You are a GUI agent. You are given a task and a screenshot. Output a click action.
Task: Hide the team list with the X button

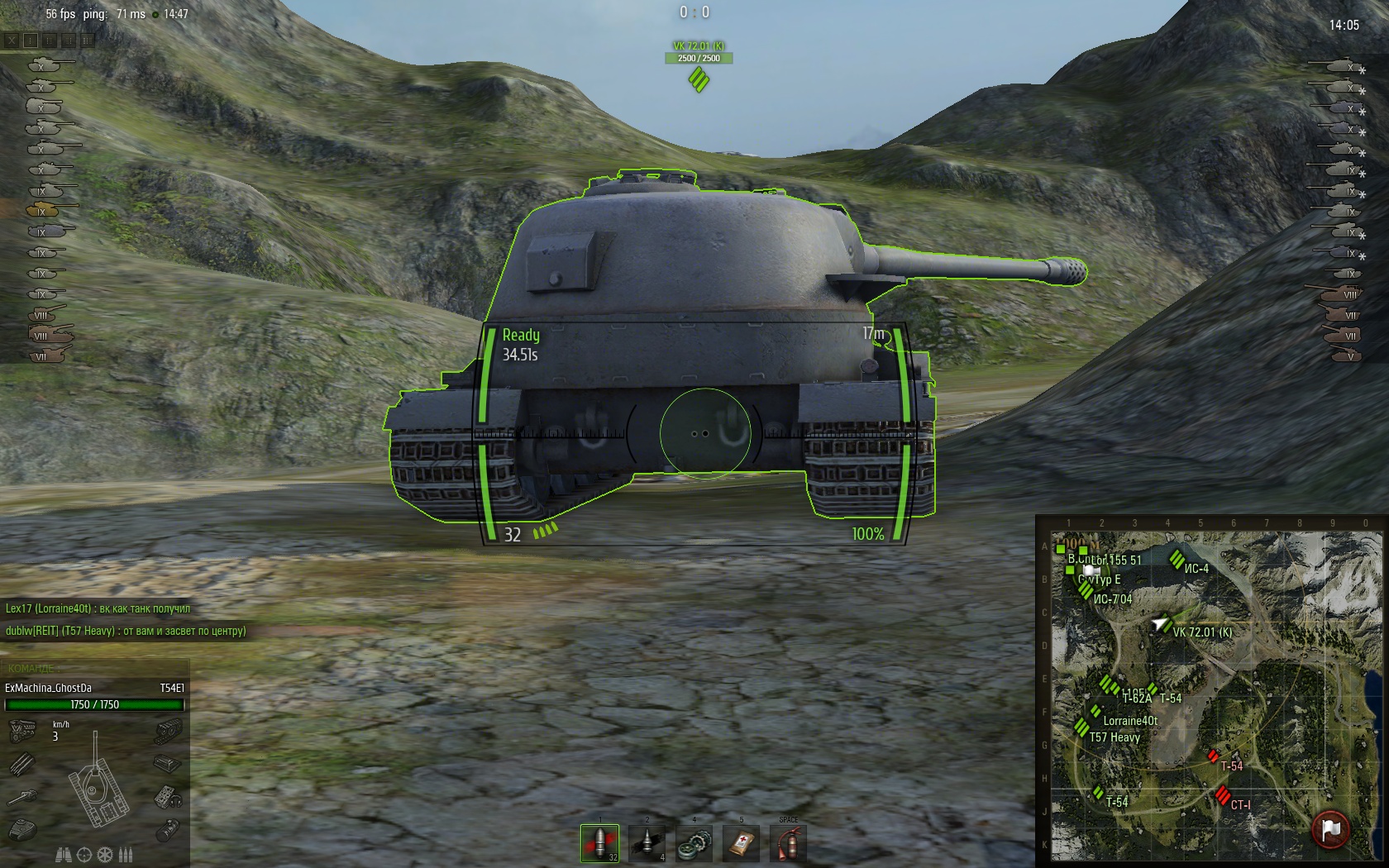click(x=12, y=40)
